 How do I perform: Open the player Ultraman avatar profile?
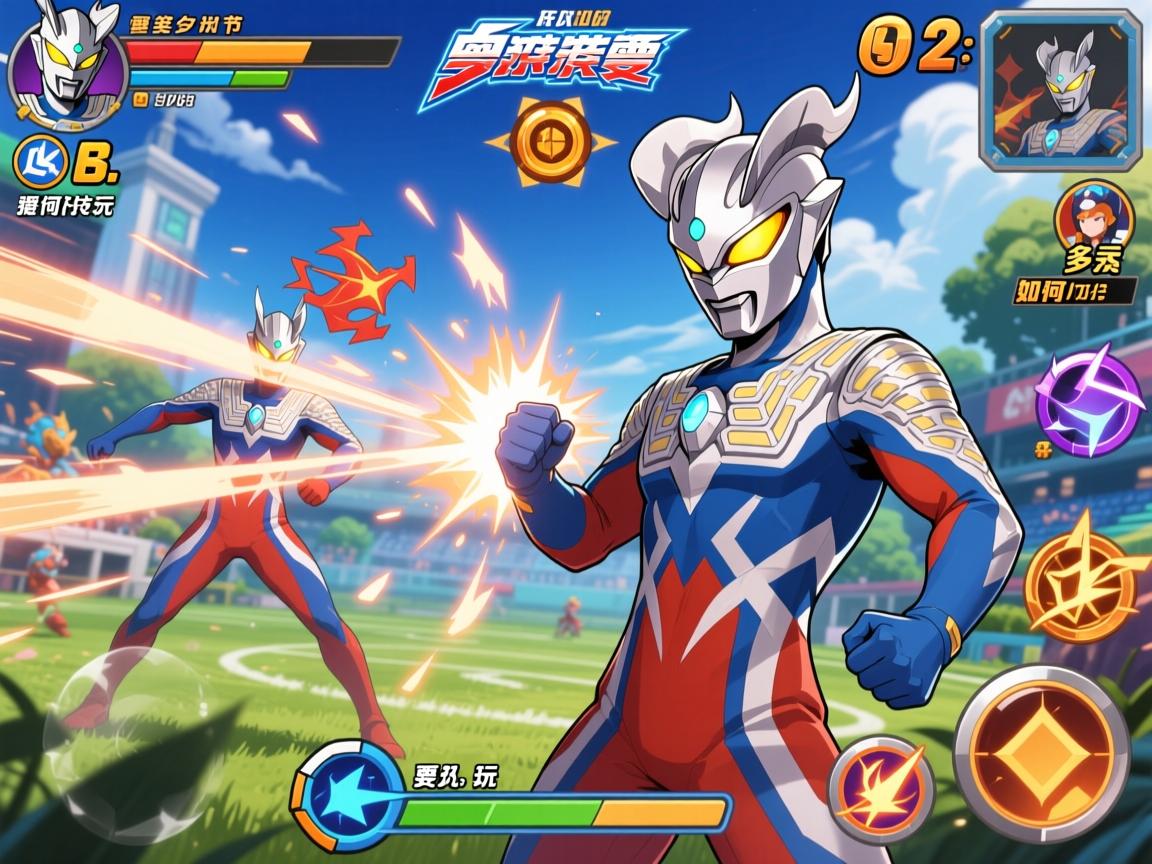66,67
